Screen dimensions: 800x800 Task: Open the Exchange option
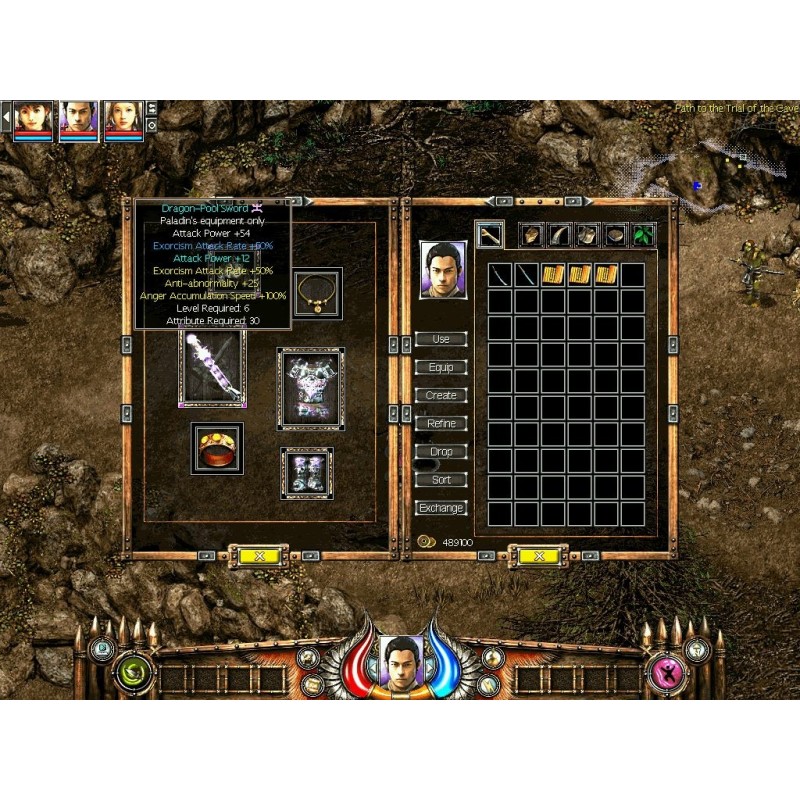coord(441,508)
